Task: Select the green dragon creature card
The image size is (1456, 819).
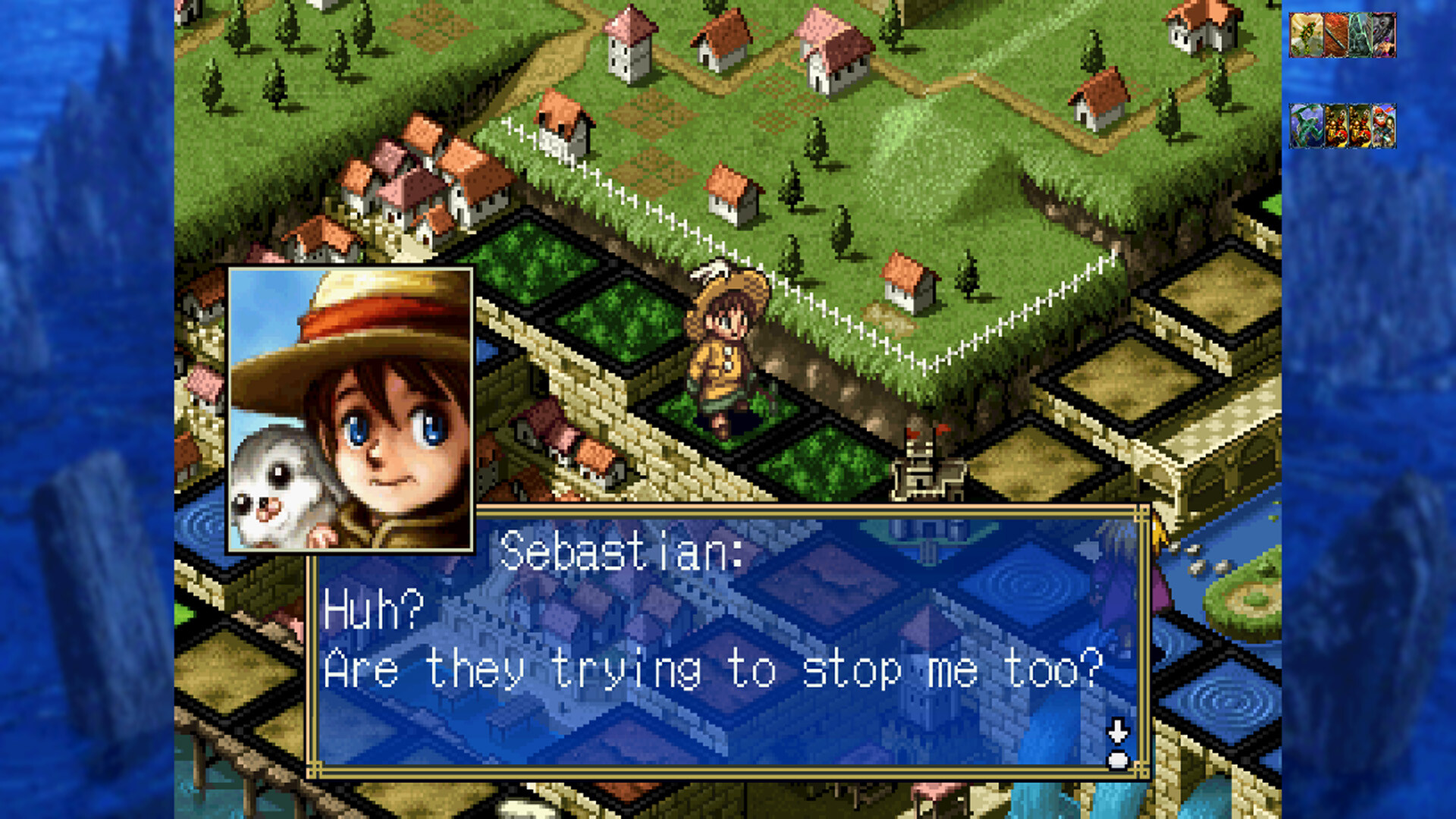Action: coord(1306,125)
